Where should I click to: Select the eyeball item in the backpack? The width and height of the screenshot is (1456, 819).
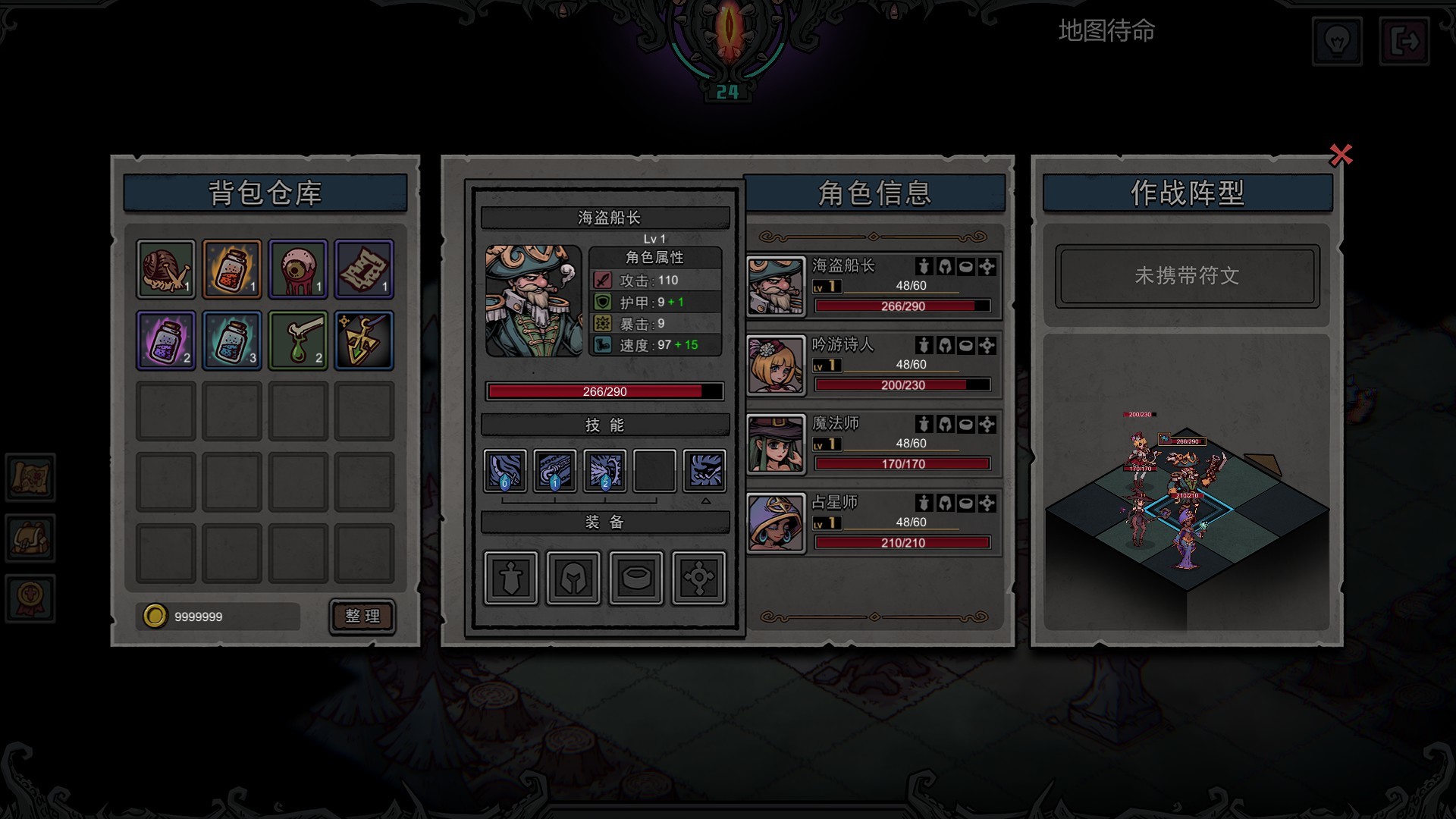coord(297,268)
